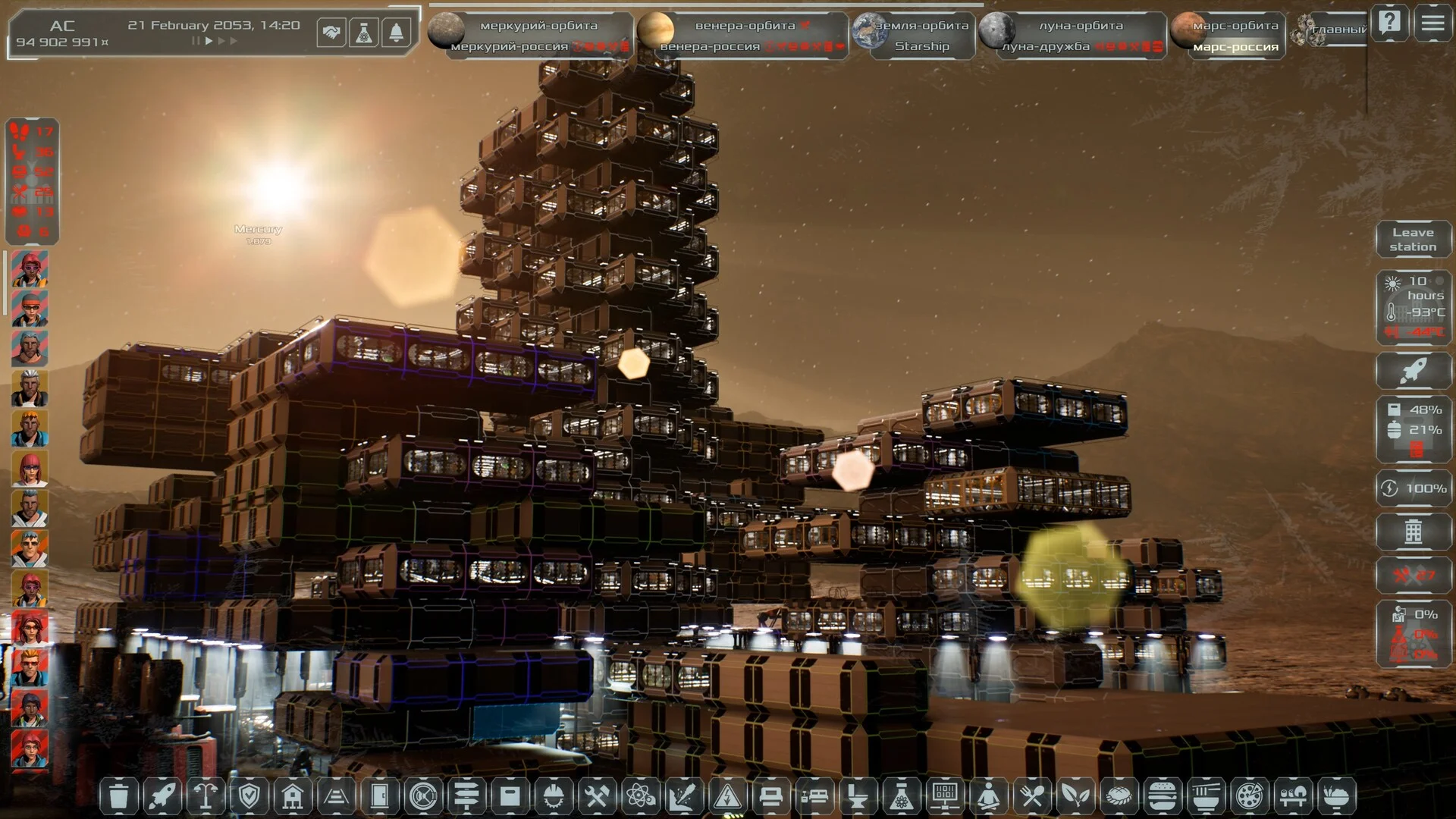
Task: Pause the game time
Action: (196, 41)
